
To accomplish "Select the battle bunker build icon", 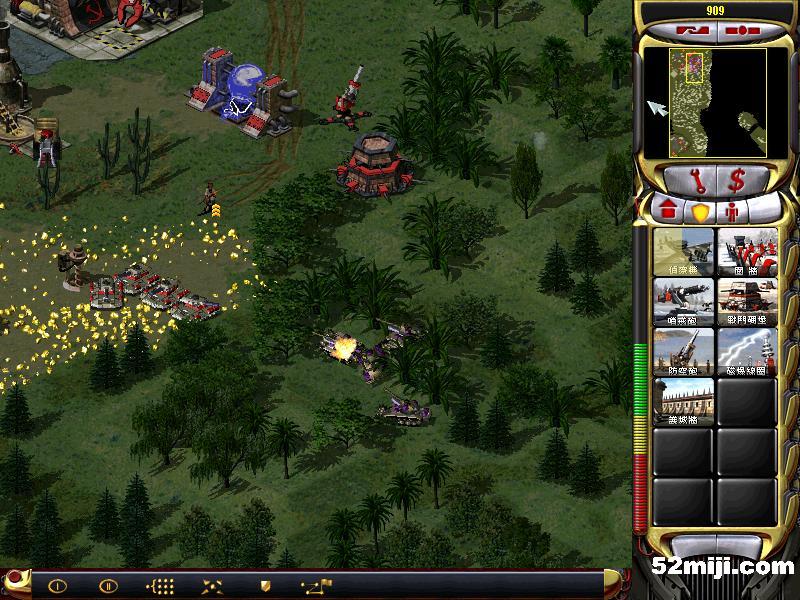I will click(746, 300).
